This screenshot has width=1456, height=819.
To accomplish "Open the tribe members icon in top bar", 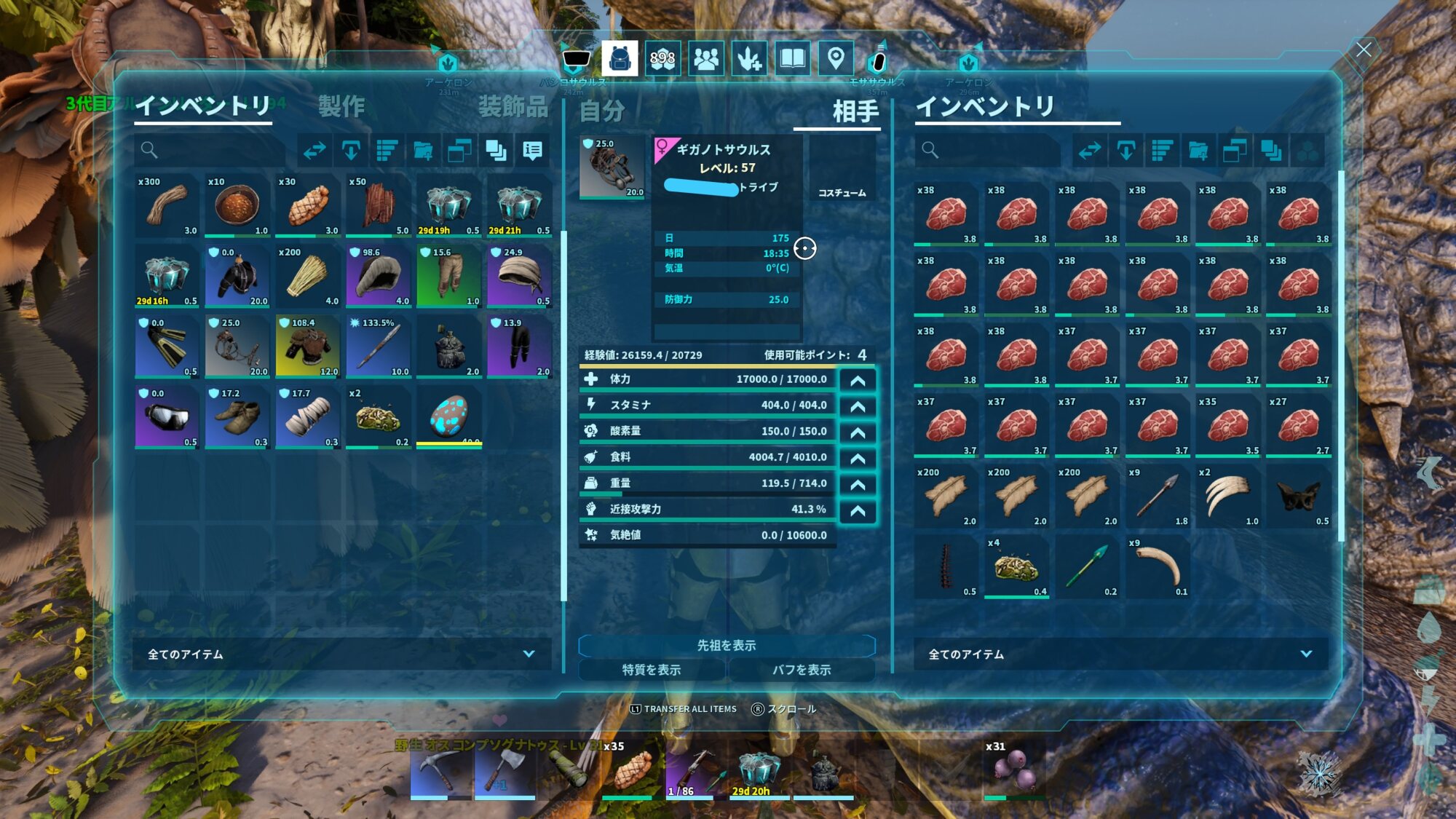I will (705, 58).
